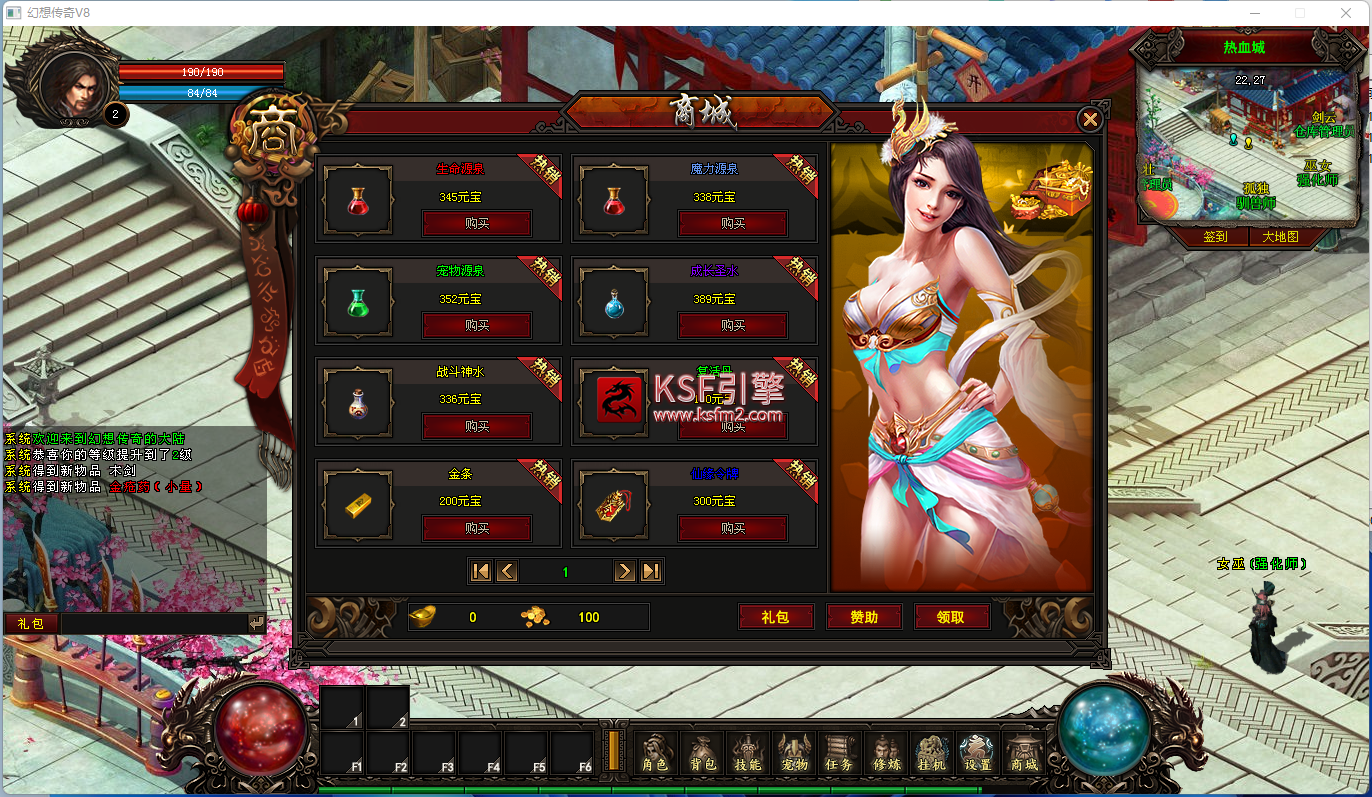Show the 技能 skills panel

747,753
